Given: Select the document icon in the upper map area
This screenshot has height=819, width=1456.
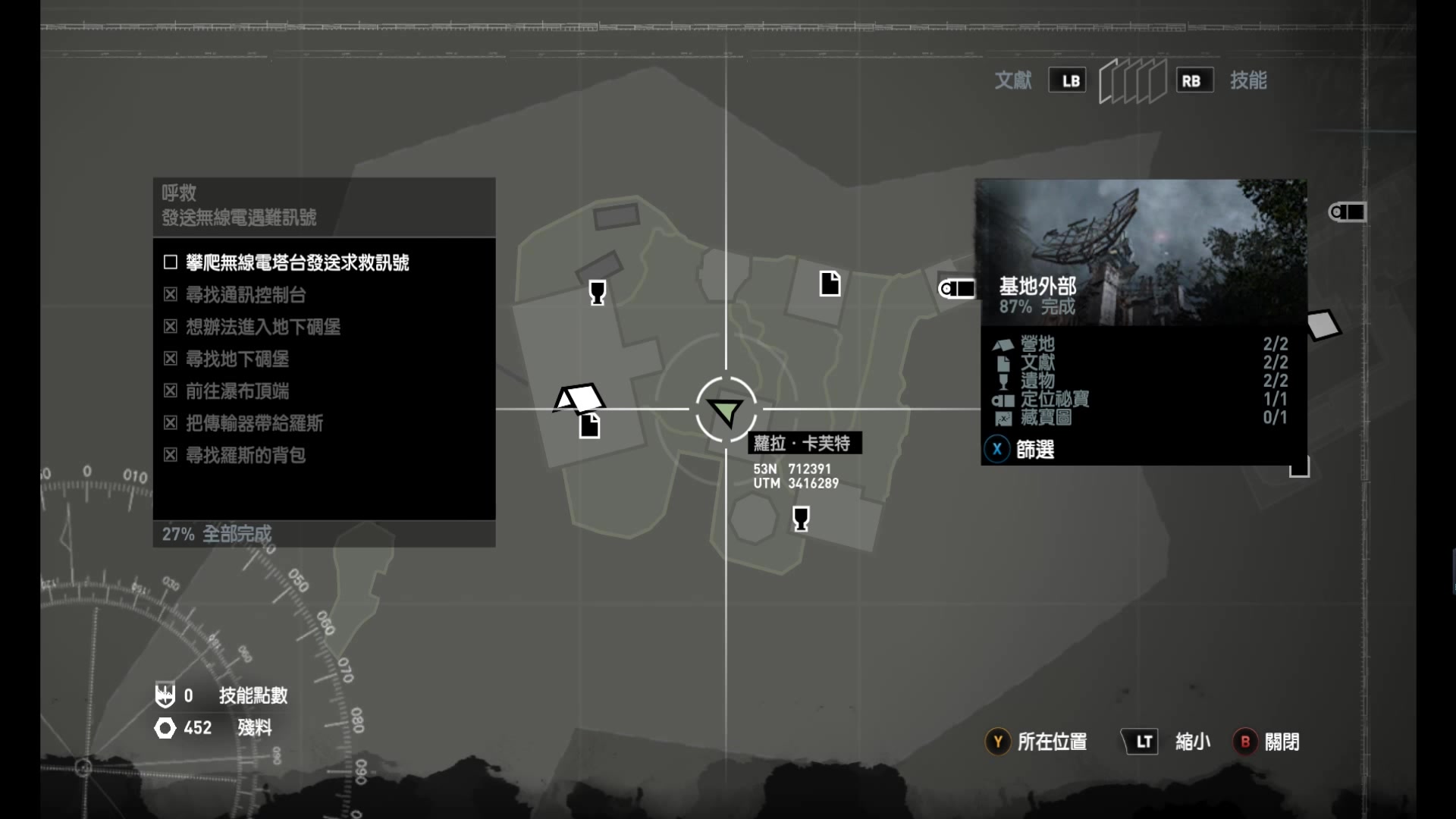Looking at the screenshot, I should [830, 283].
